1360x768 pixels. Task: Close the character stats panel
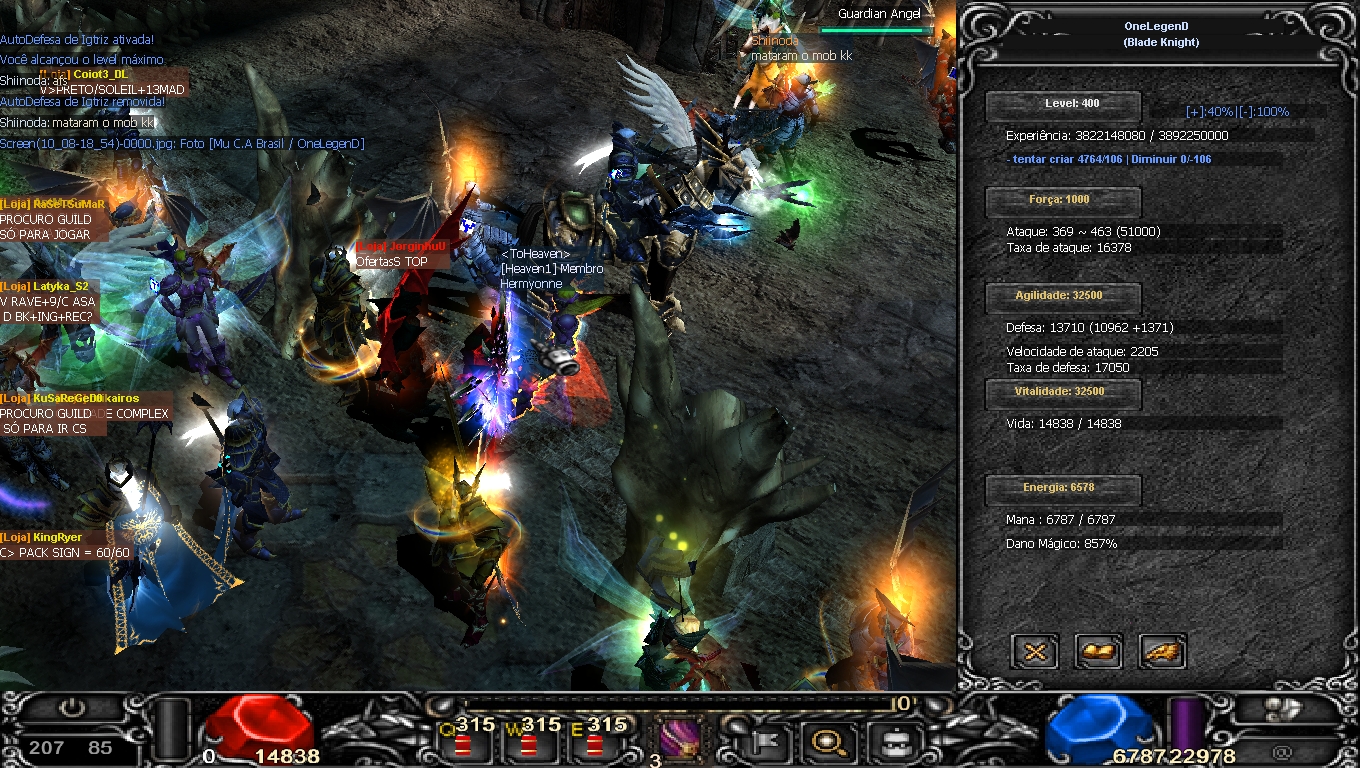tap(1035, 652)
